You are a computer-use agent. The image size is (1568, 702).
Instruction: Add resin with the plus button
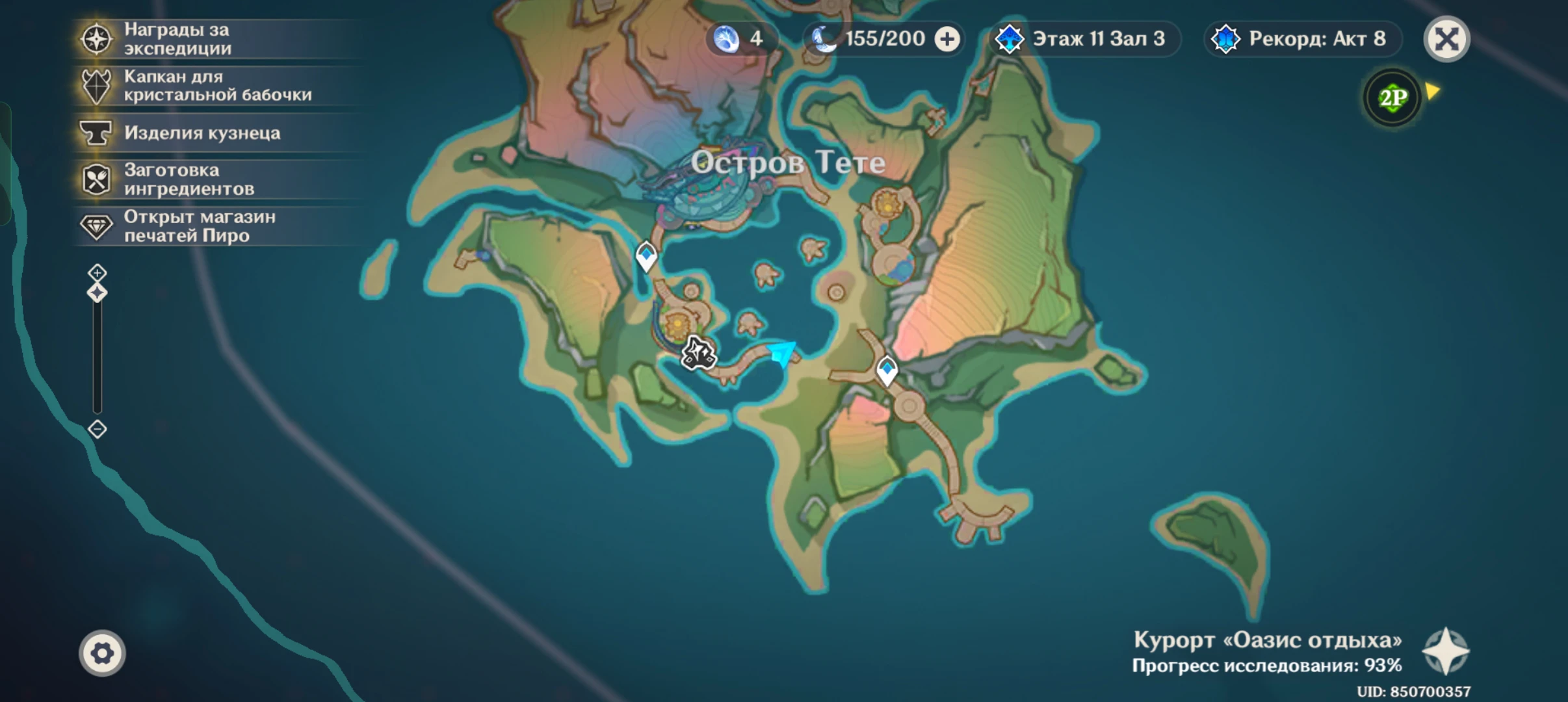click(947, 40)
